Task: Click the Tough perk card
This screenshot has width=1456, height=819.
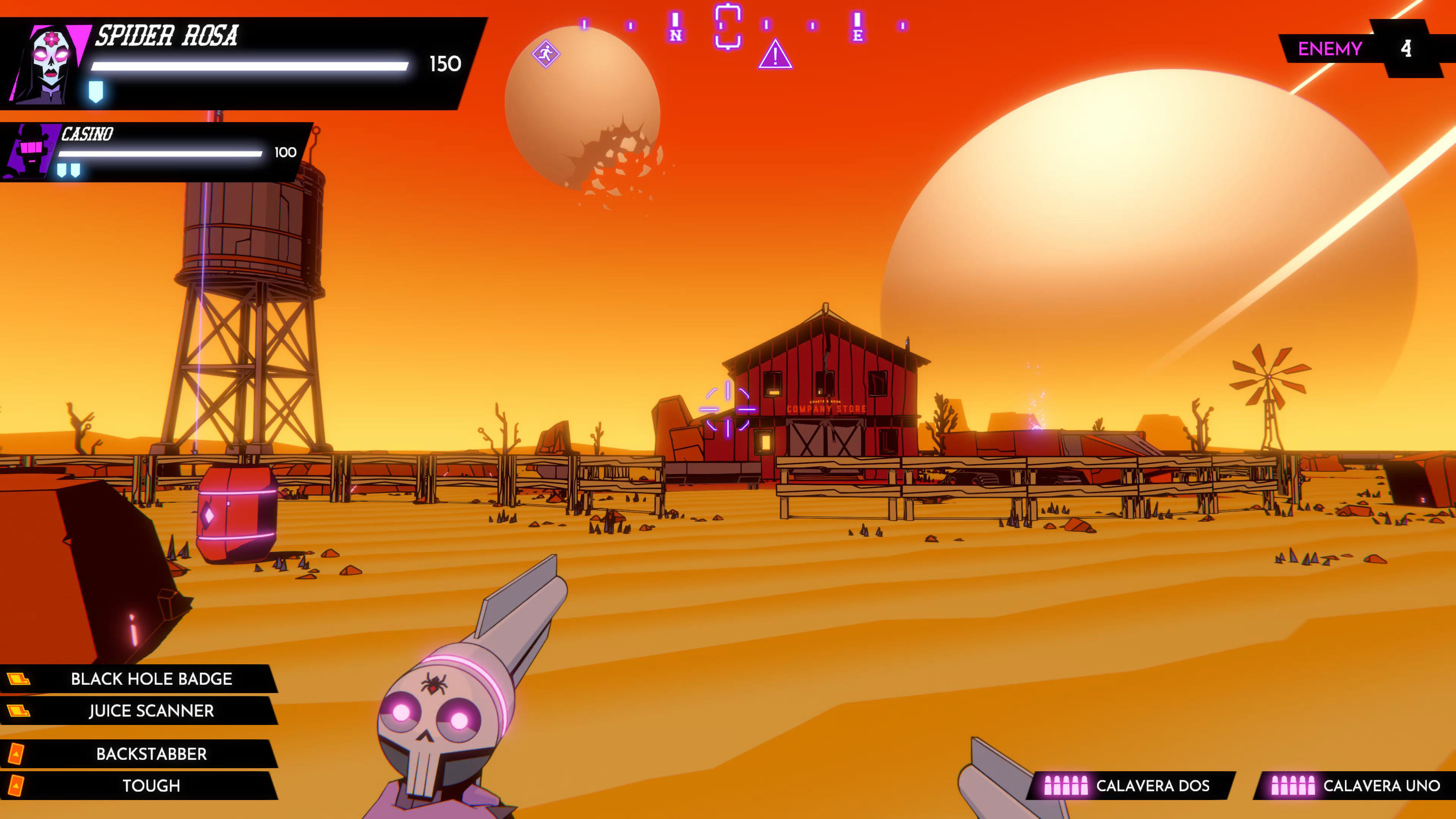Action: 151,786
